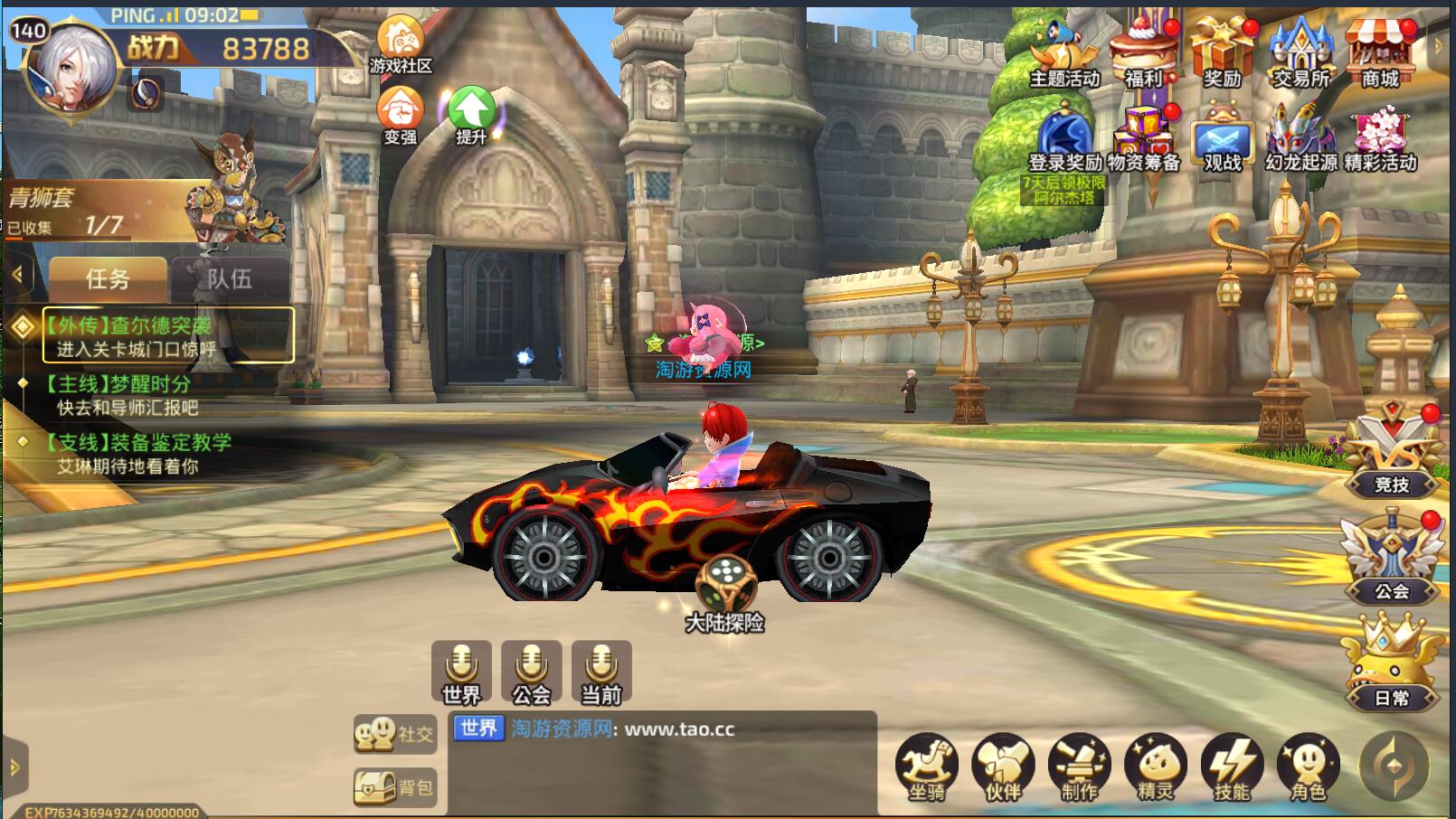Switch to the 队伍 team tab
The width and height of the screenshot is (1456, 819).
tap(230, 278)
